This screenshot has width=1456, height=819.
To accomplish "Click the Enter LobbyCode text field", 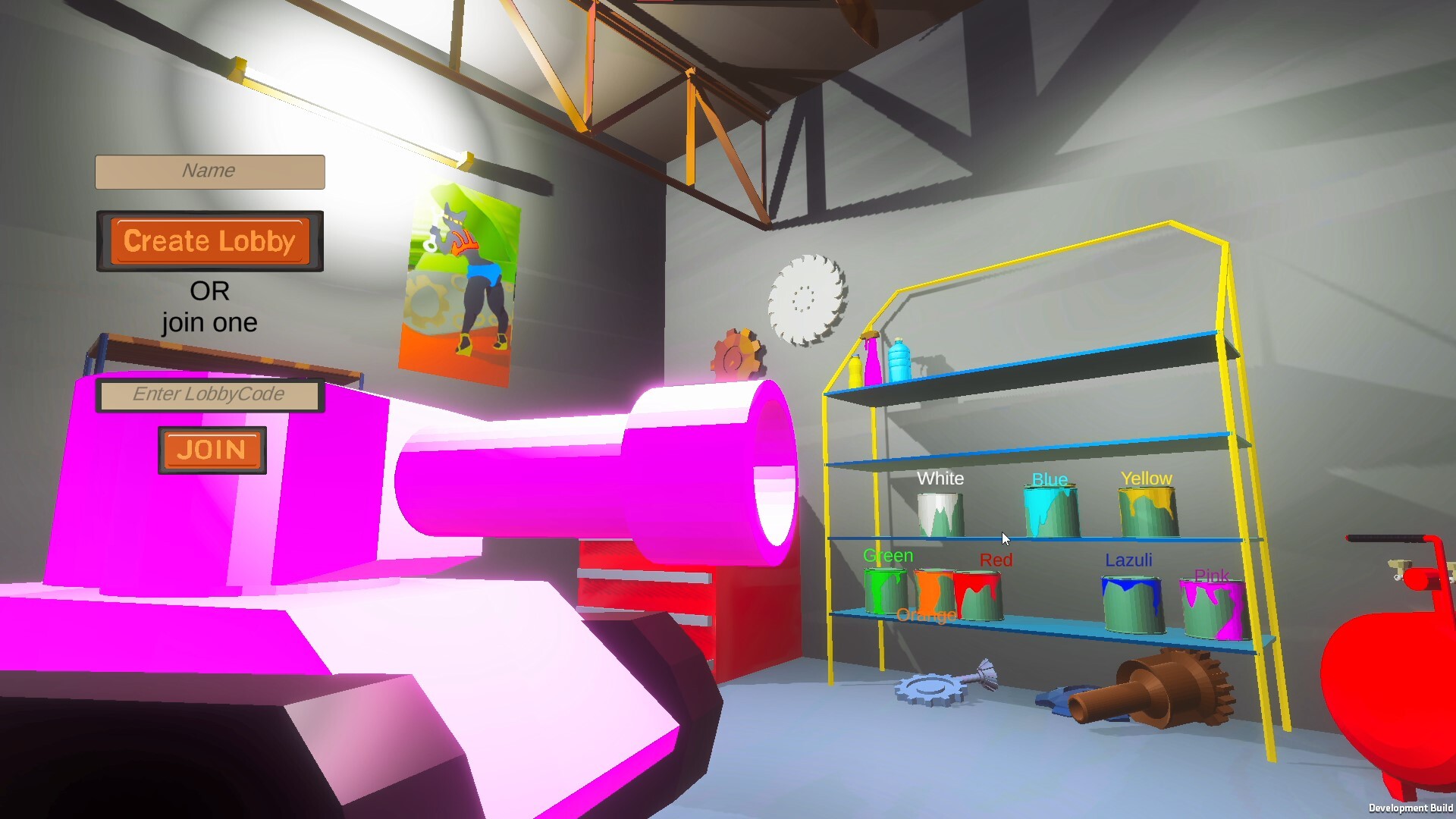I will pyautogui.click(x=209, y=394).
